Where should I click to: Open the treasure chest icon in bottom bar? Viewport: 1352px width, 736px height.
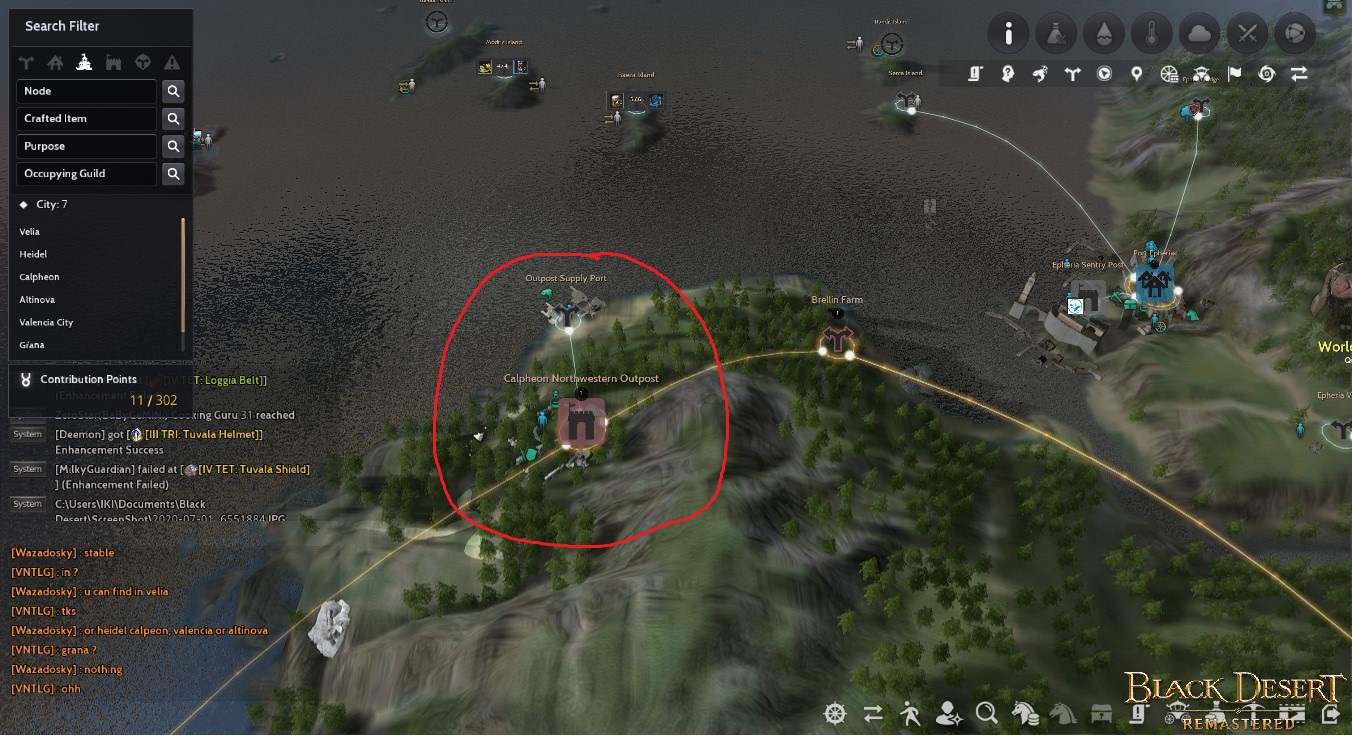tap(1102, 715)
